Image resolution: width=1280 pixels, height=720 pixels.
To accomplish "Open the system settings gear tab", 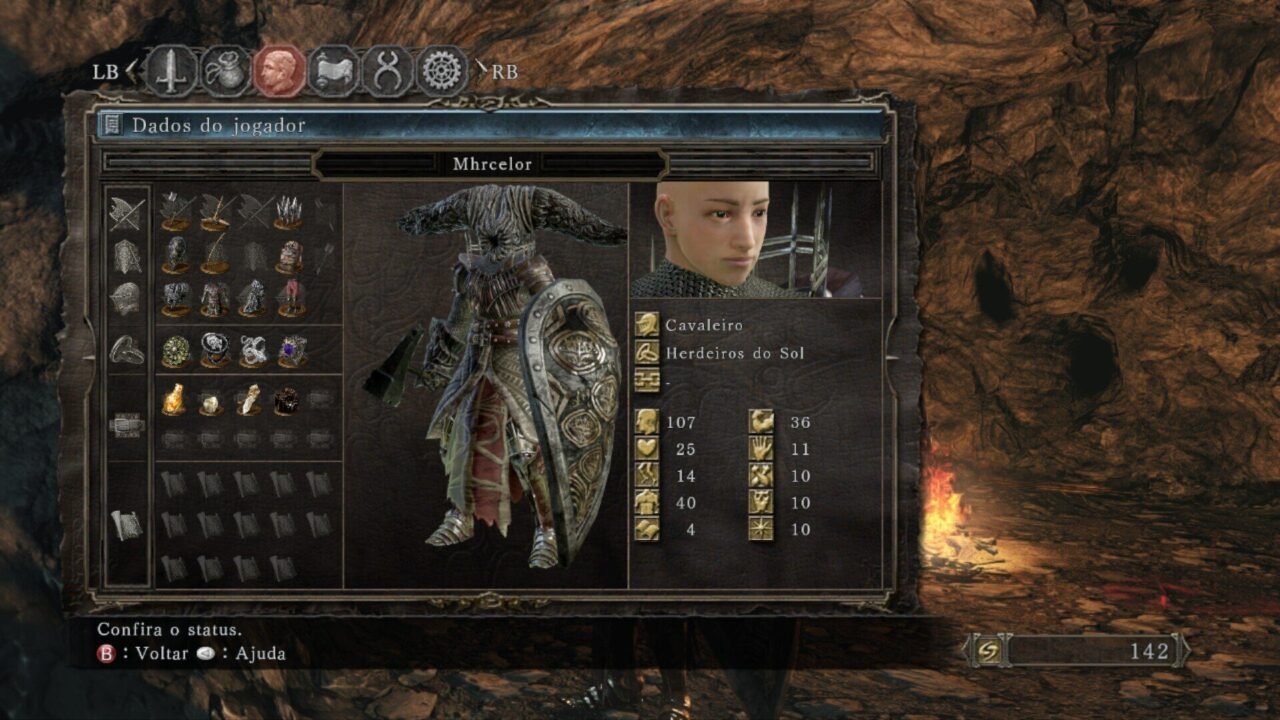I will click(441, 71).
